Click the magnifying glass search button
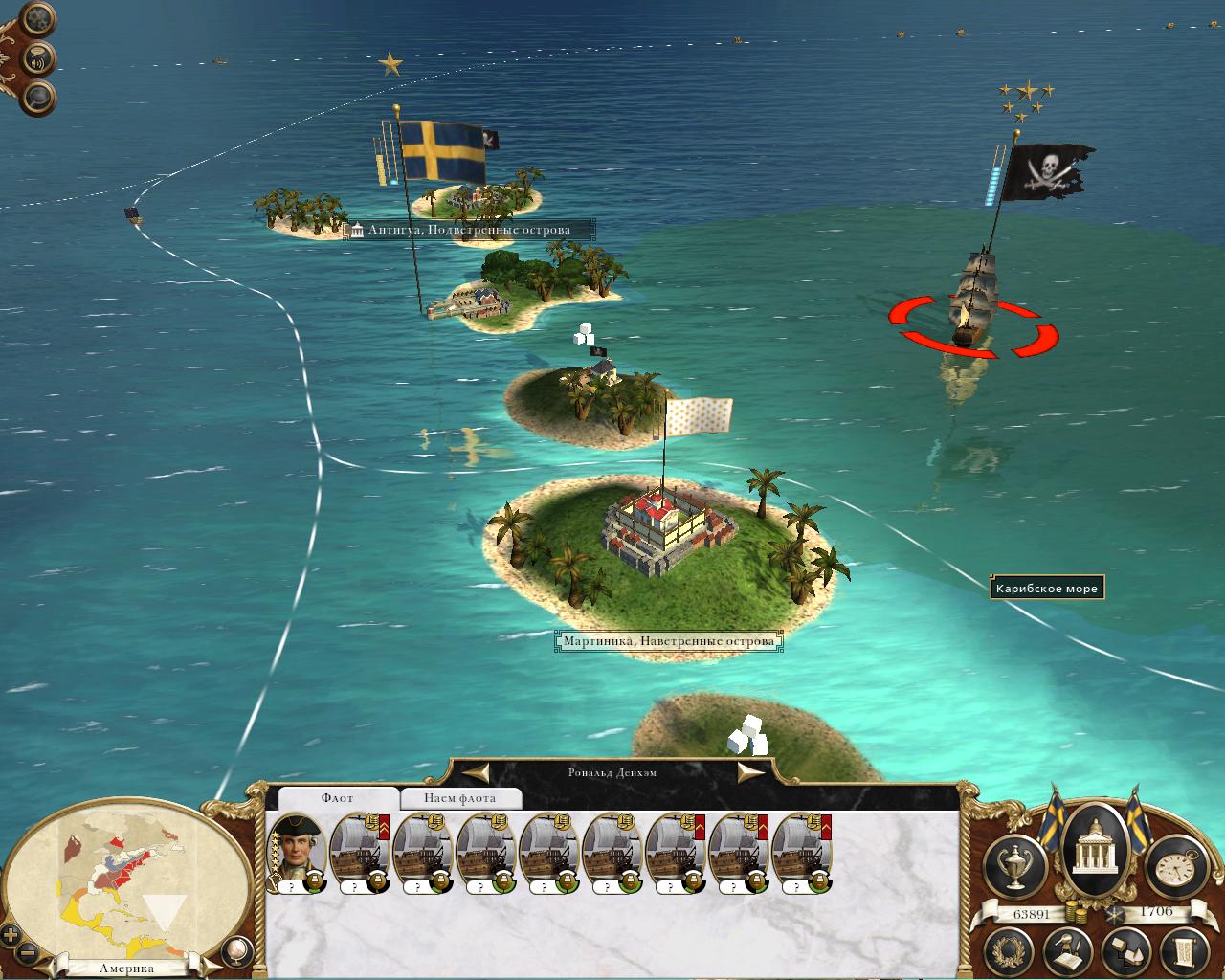The width and height of the screenshot is (1225, 980). pyautogui.click(x=38, y=97)
